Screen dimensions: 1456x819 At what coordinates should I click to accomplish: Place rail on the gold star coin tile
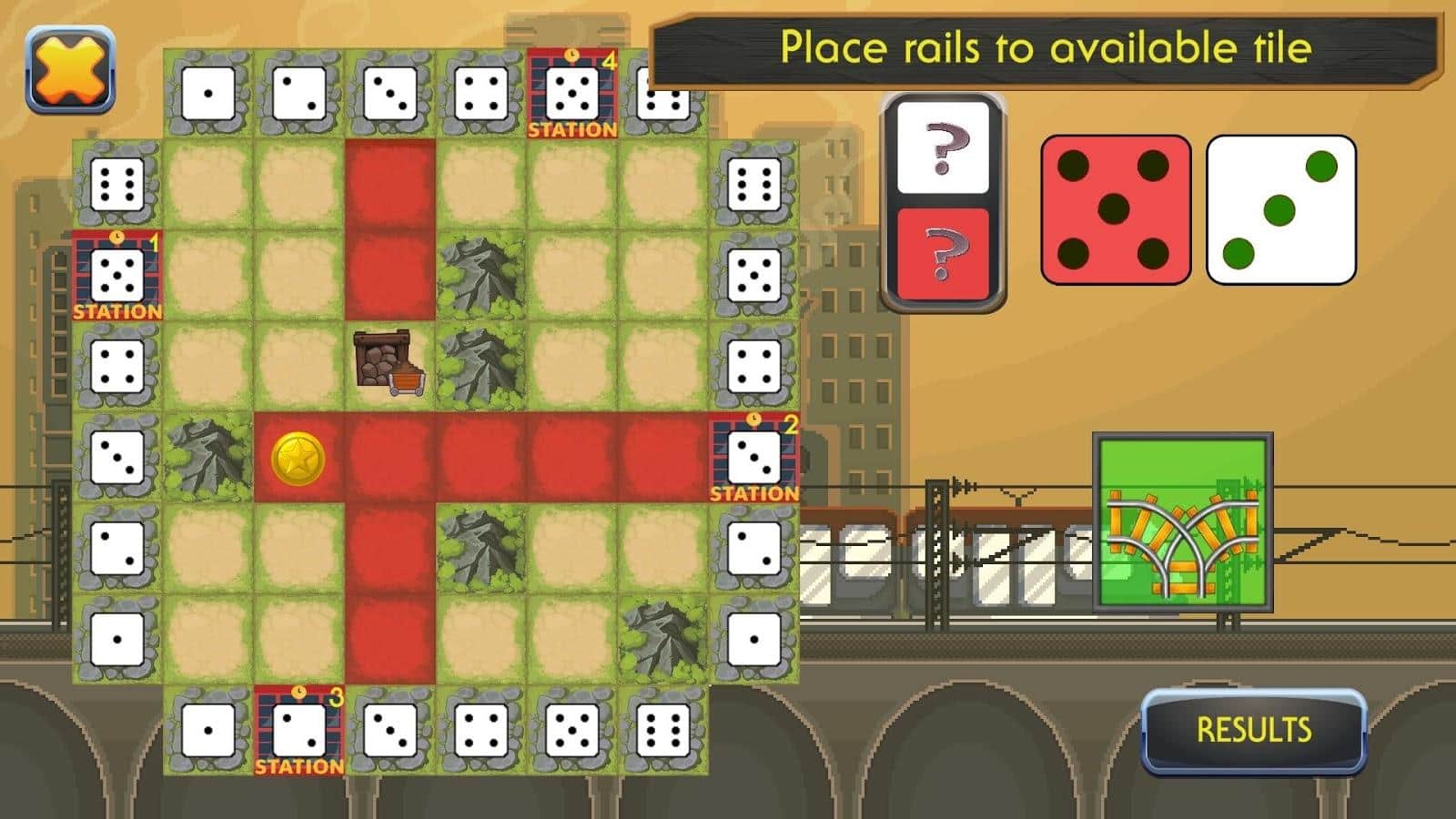(298, 458)
